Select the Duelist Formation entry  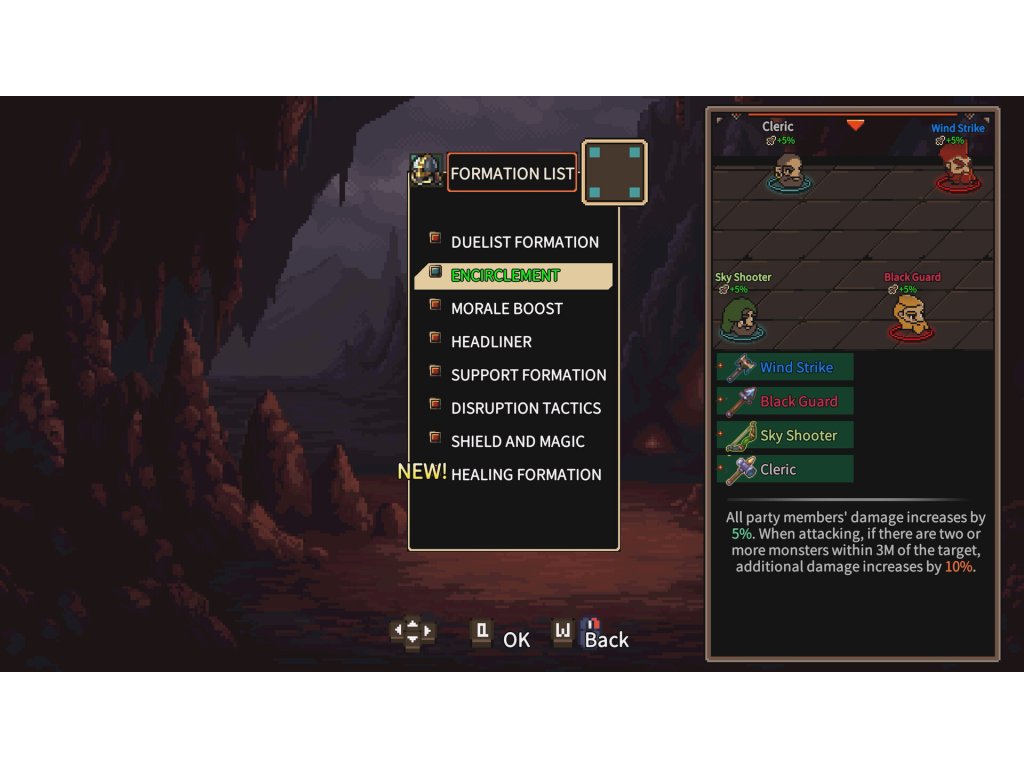click(x=524, y=242)
